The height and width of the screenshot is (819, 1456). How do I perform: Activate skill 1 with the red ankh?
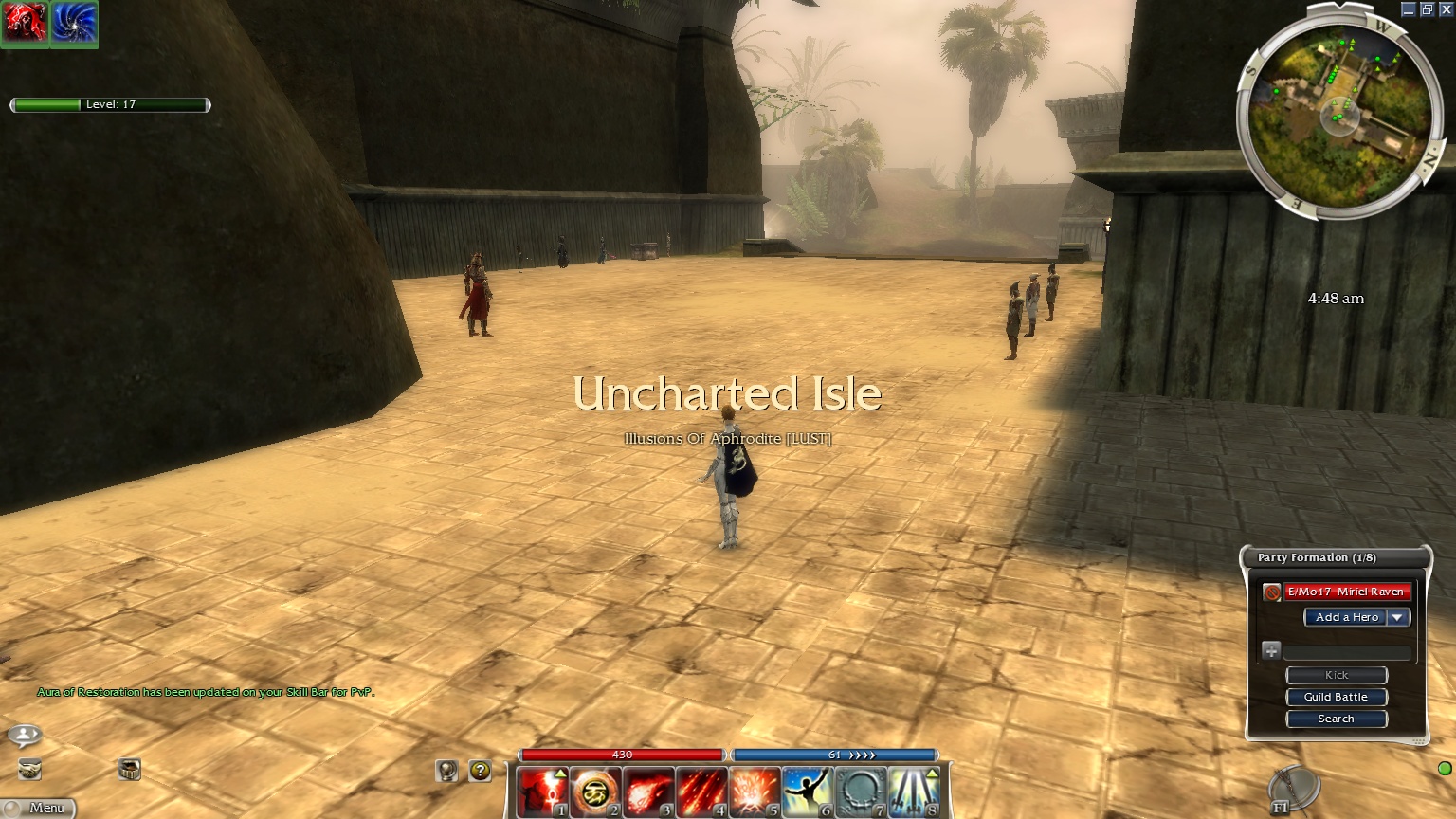pyautogui.click(x=544, y=792)
